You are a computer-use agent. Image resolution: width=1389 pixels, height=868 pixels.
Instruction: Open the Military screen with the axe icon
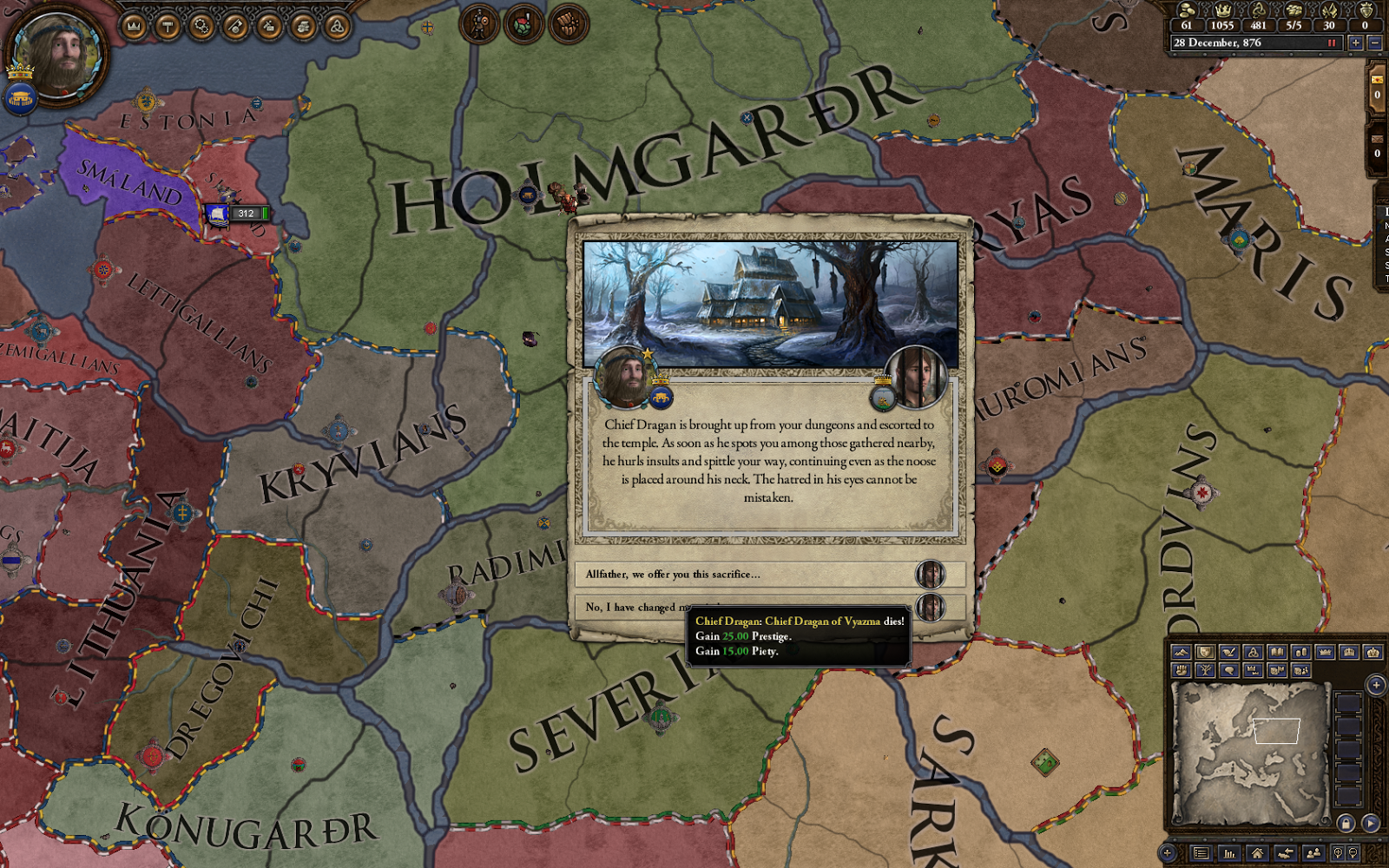[x=234, y=24]
